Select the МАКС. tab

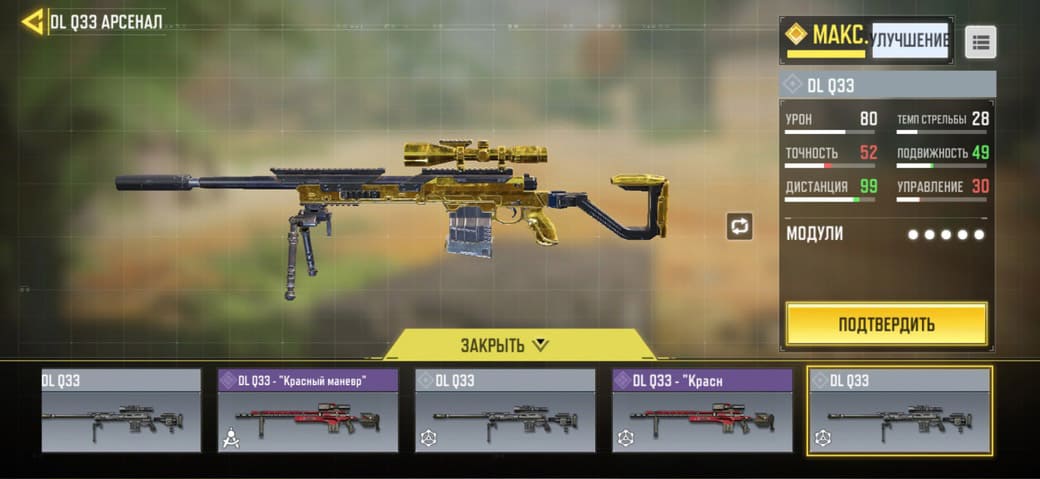point(826,38)
